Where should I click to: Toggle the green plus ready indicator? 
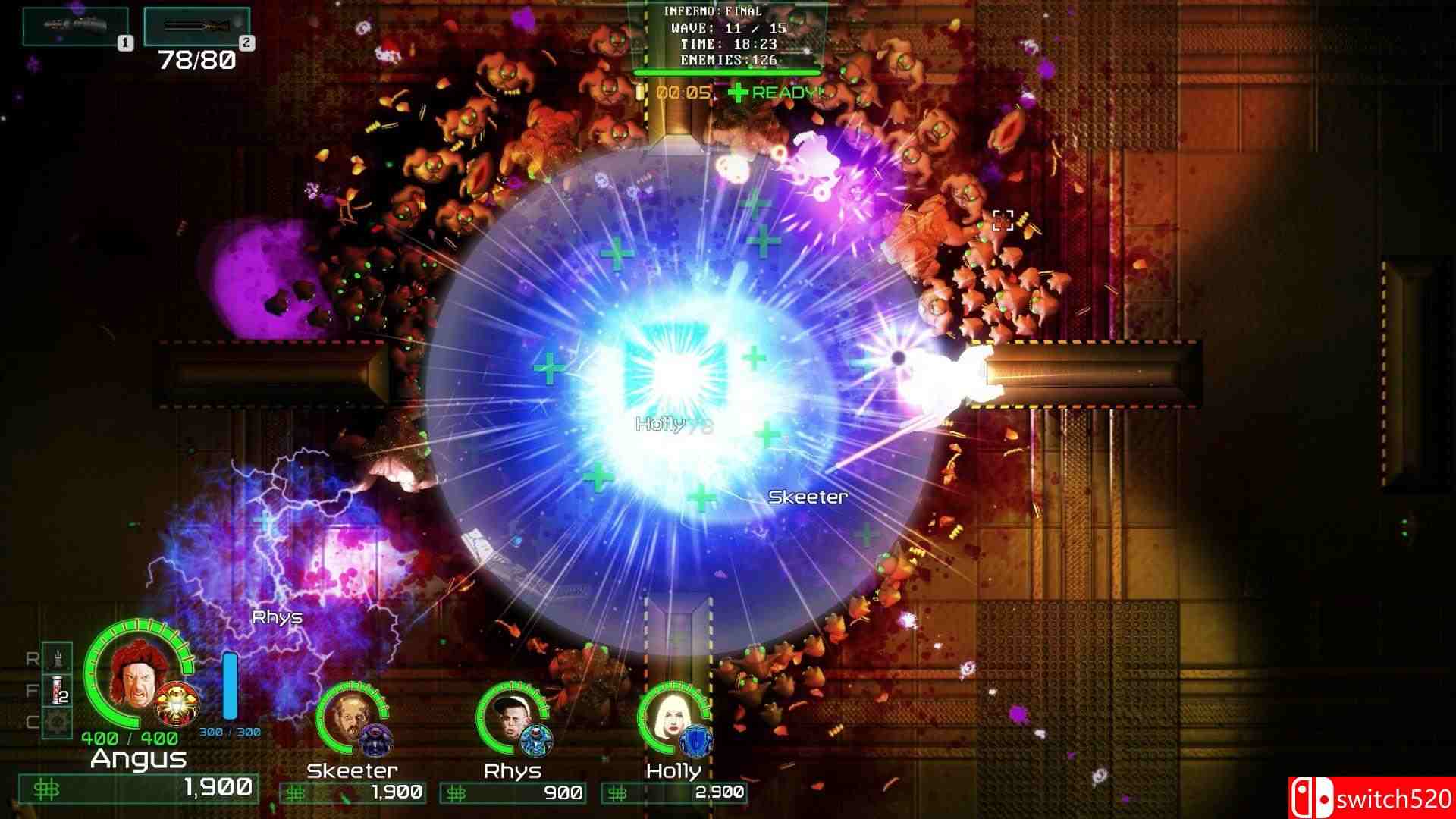[x=738, y=93]
